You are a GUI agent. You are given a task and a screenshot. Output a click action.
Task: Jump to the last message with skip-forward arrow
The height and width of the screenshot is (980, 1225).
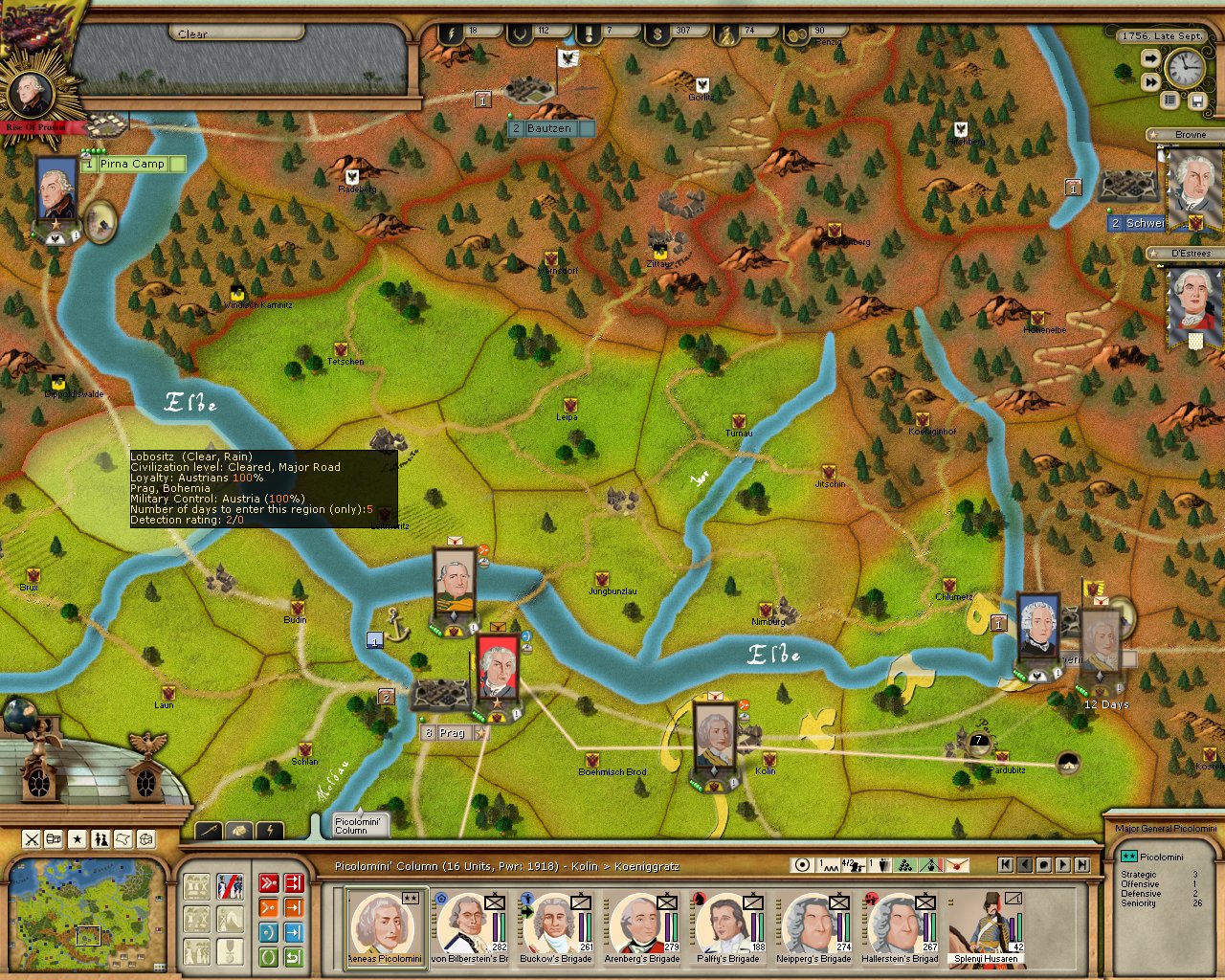1081,864
